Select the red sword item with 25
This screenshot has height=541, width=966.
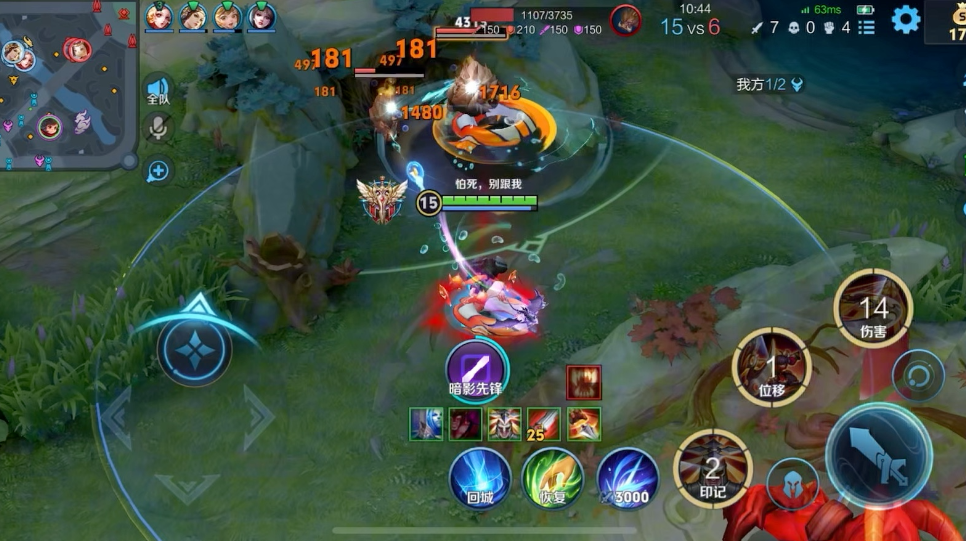(x=544, y=424)
